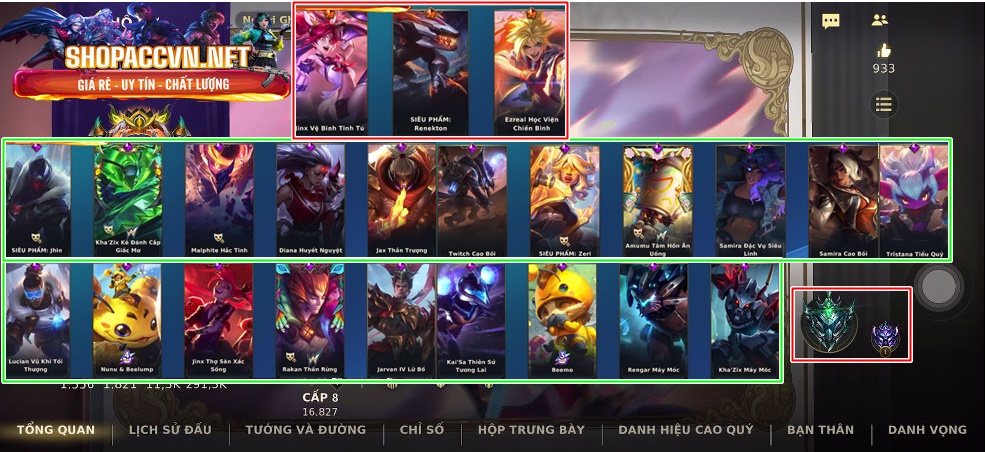Choose the SIÊU PHẨM: Renekton skin card

[430, 70]
